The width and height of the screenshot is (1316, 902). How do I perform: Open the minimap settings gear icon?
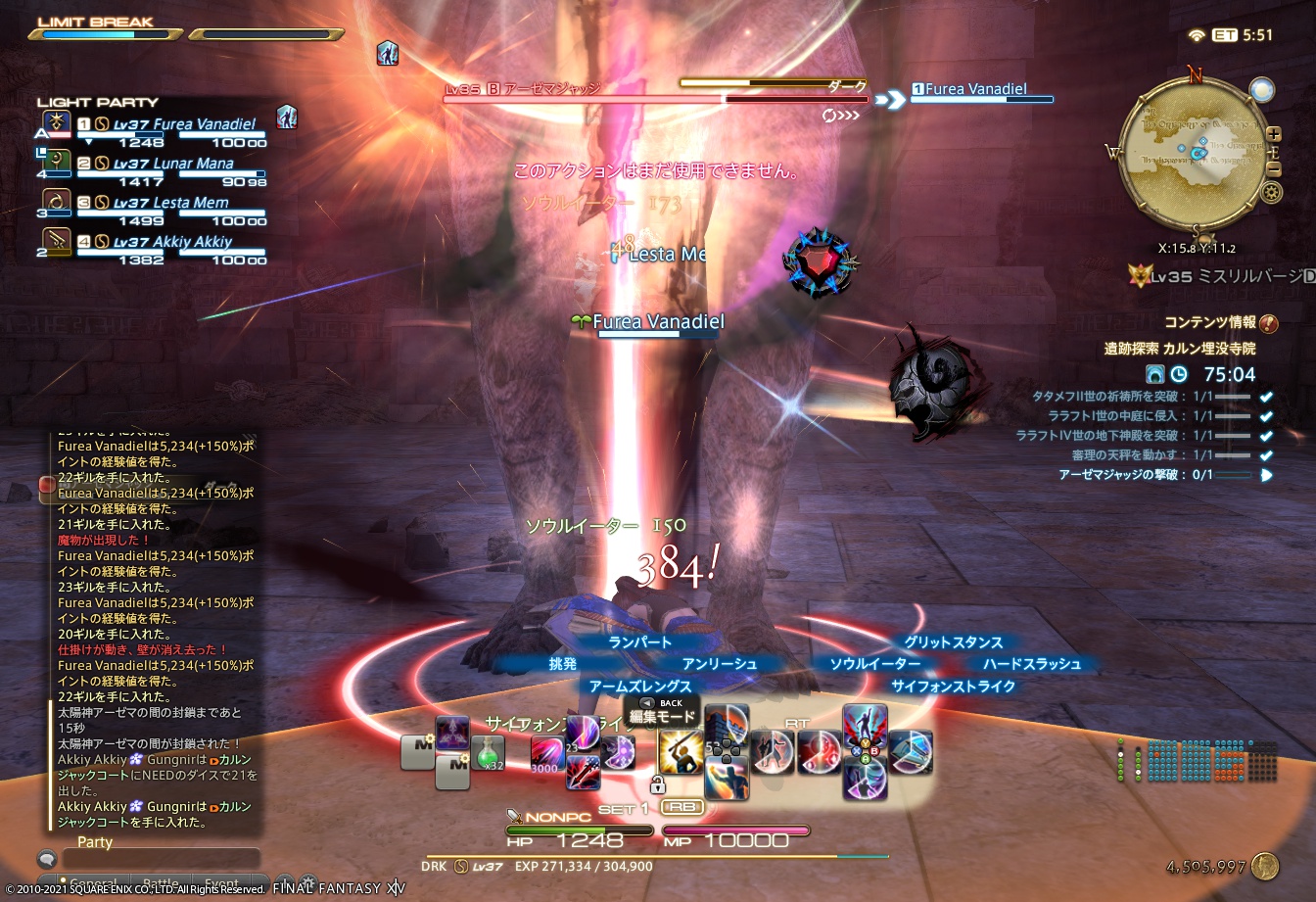(x=1270, y=191)
